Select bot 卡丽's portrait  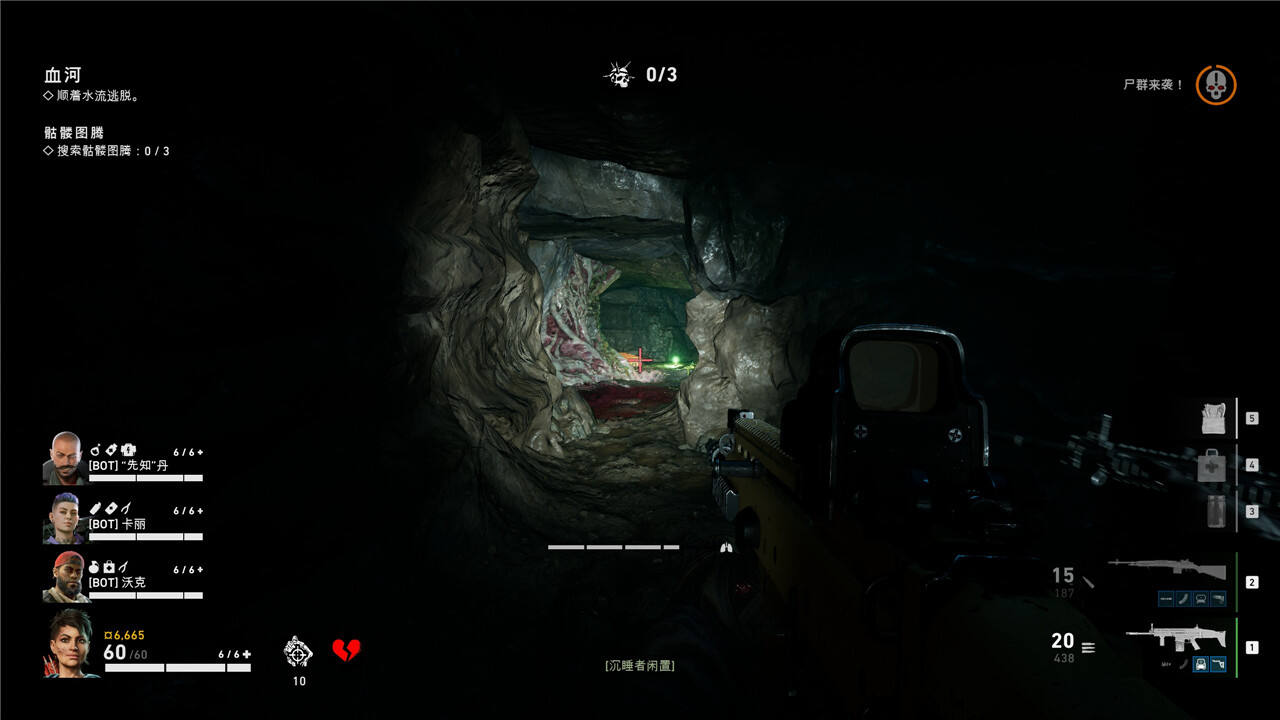point(63,518)
